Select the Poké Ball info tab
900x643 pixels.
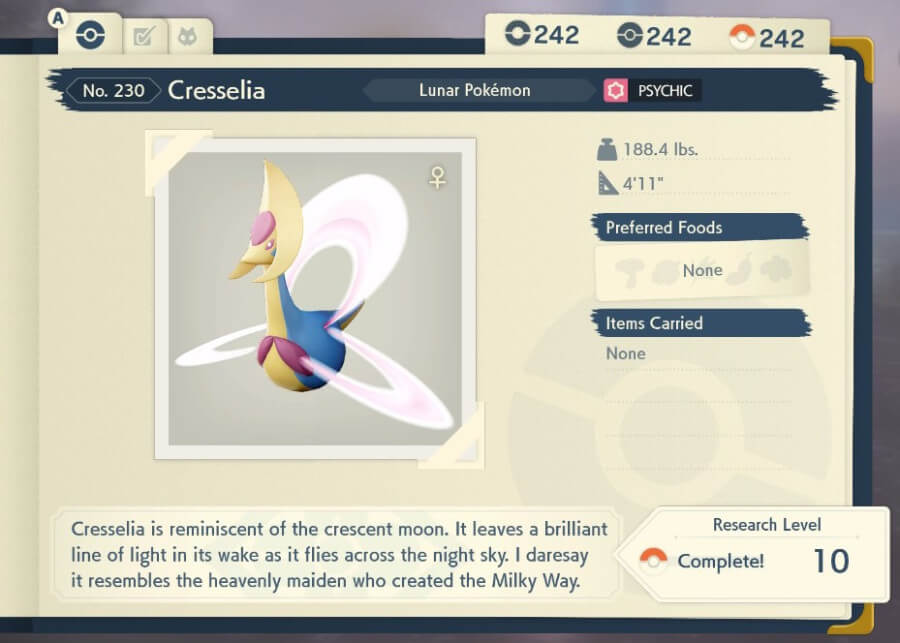90,36
